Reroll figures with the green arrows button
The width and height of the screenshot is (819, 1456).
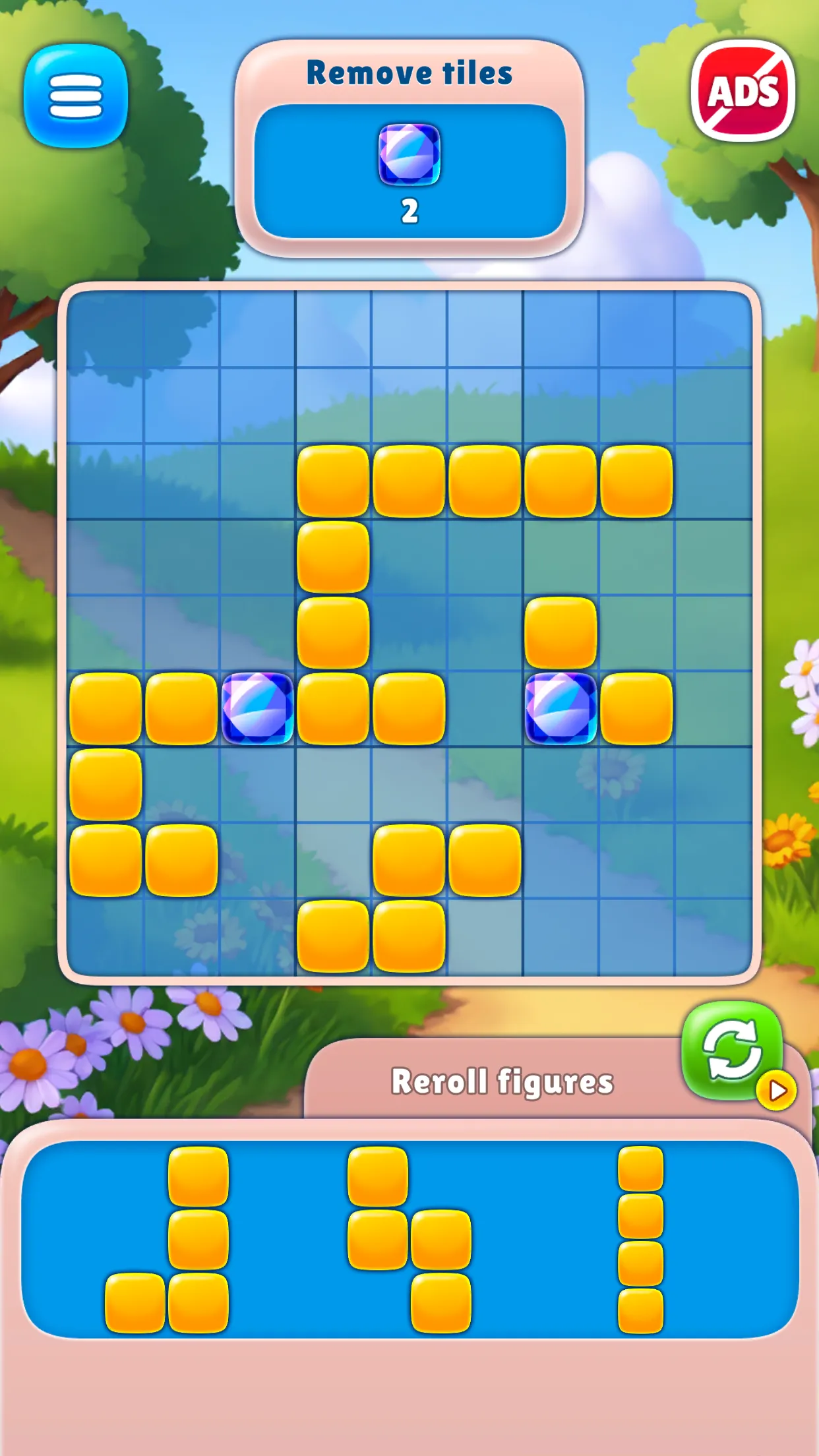click(x=732, y=1050)
